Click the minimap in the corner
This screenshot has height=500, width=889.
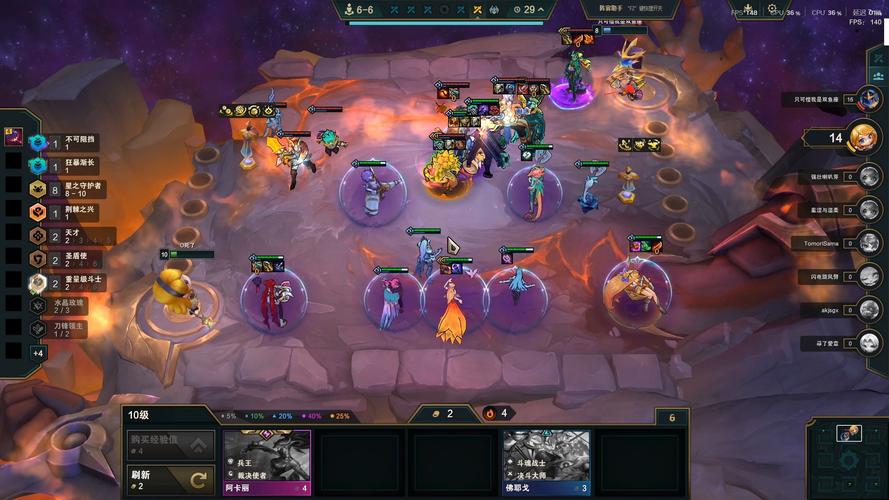(x=846, y=458)
